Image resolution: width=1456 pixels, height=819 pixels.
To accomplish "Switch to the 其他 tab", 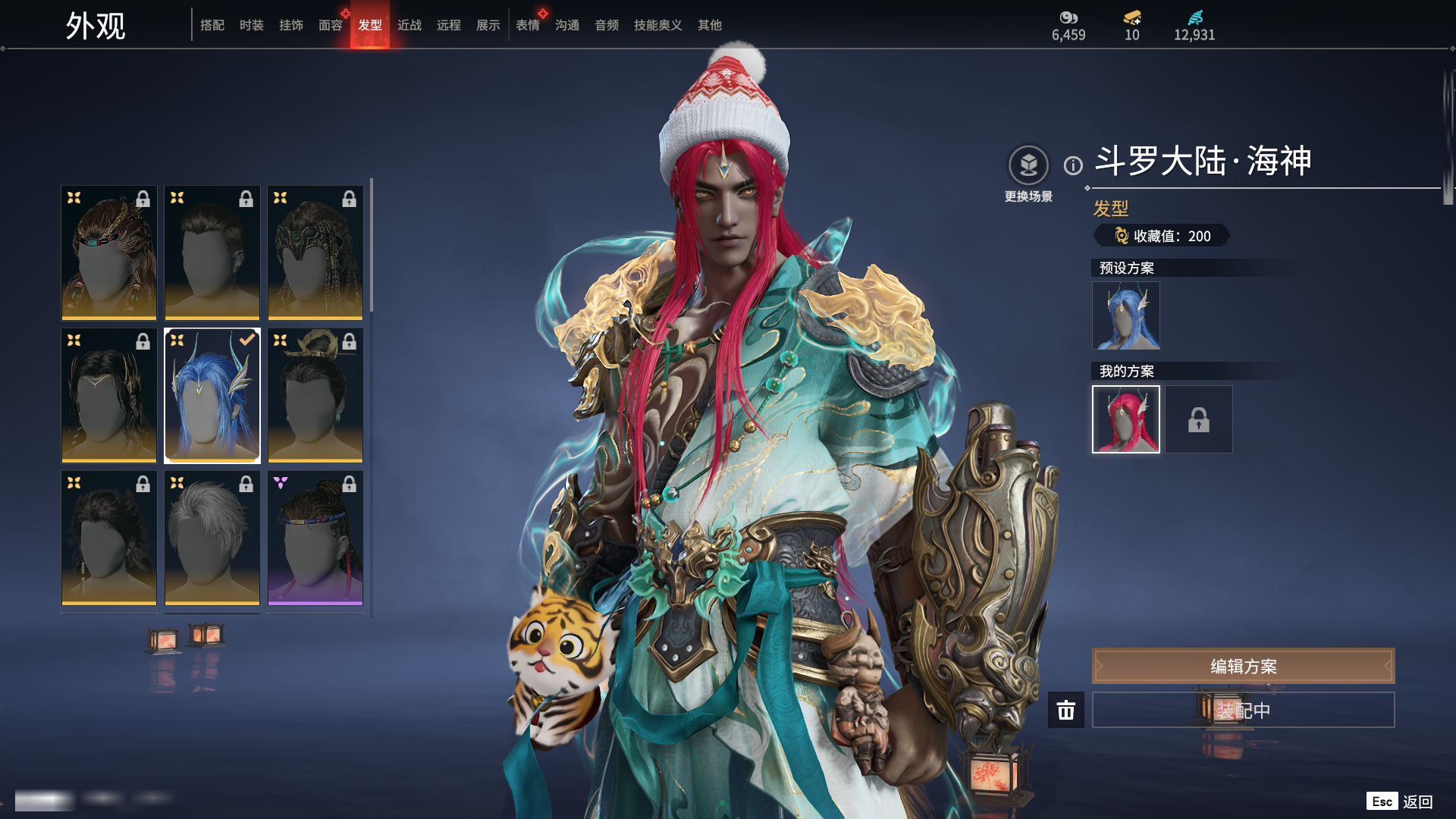I will [709, 25].
